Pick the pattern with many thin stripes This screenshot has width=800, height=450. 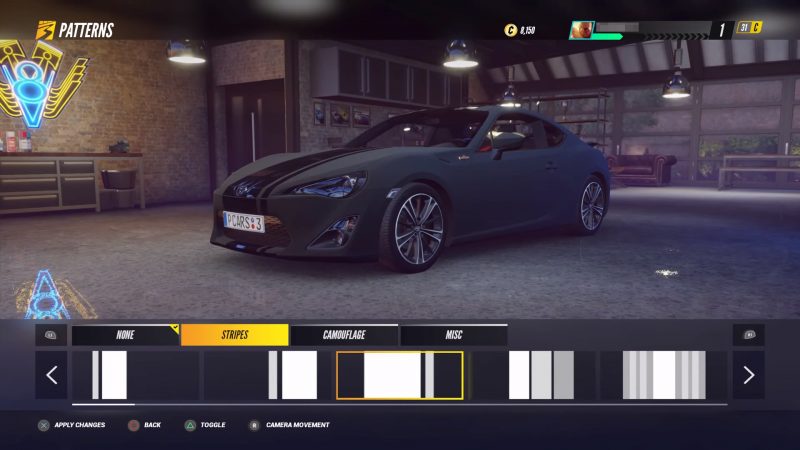[661, 375]
